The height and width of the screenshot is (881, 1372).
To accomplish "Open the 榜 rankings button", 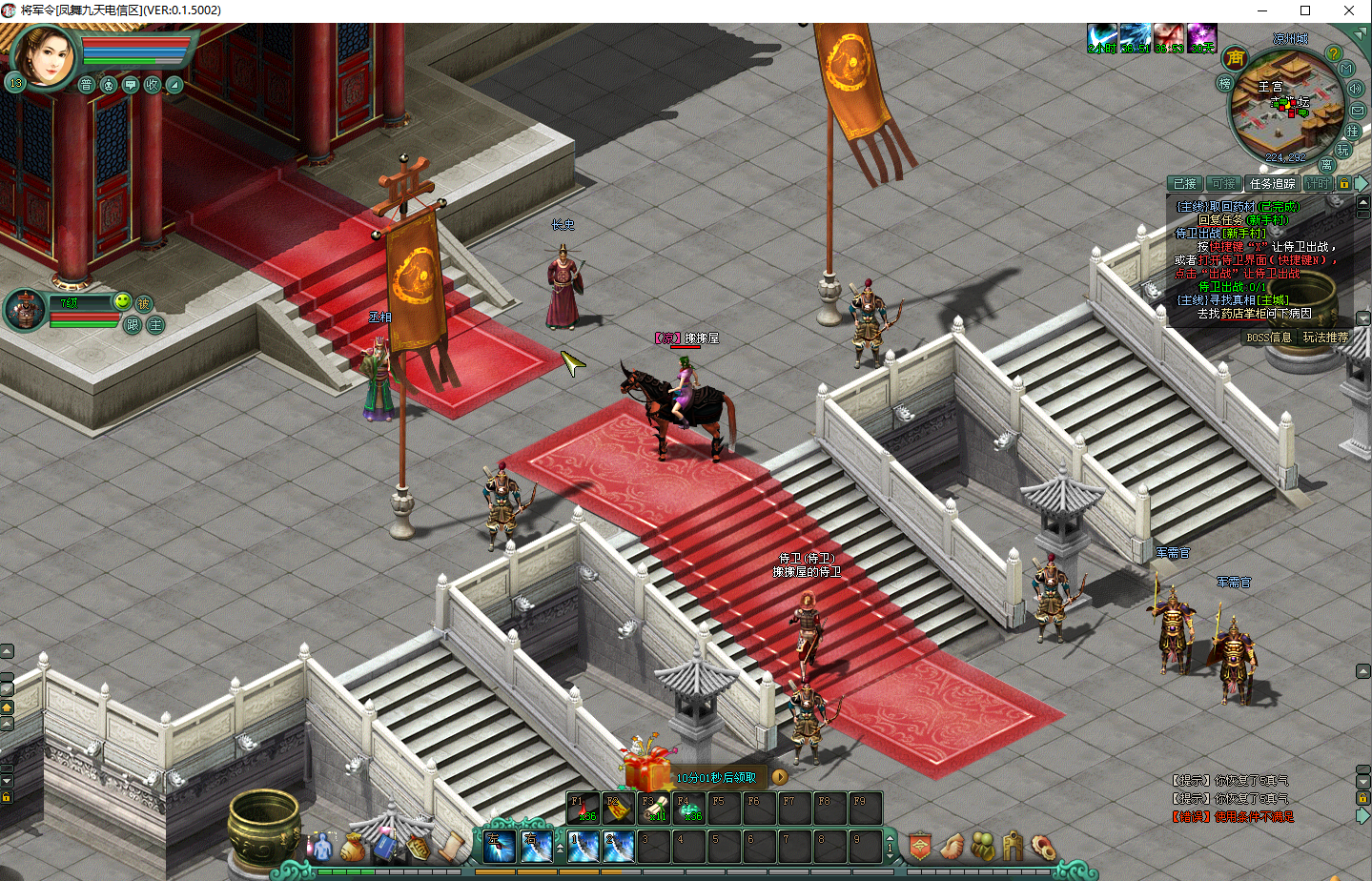I will coord(1225,84).
